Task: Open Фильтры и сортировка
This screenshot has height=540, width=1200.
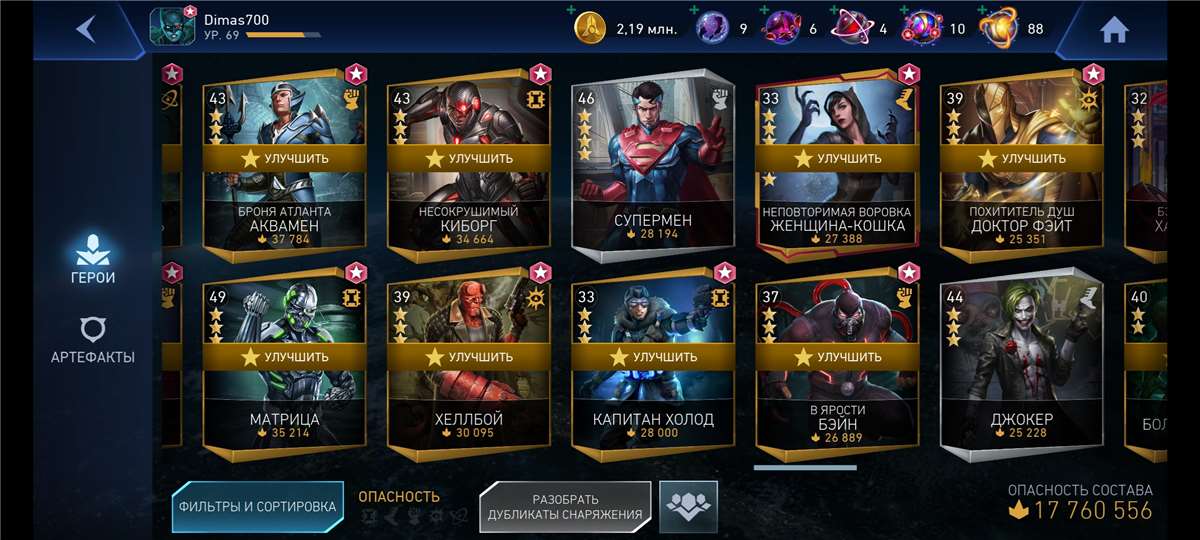Action: [x=257, y=506]
